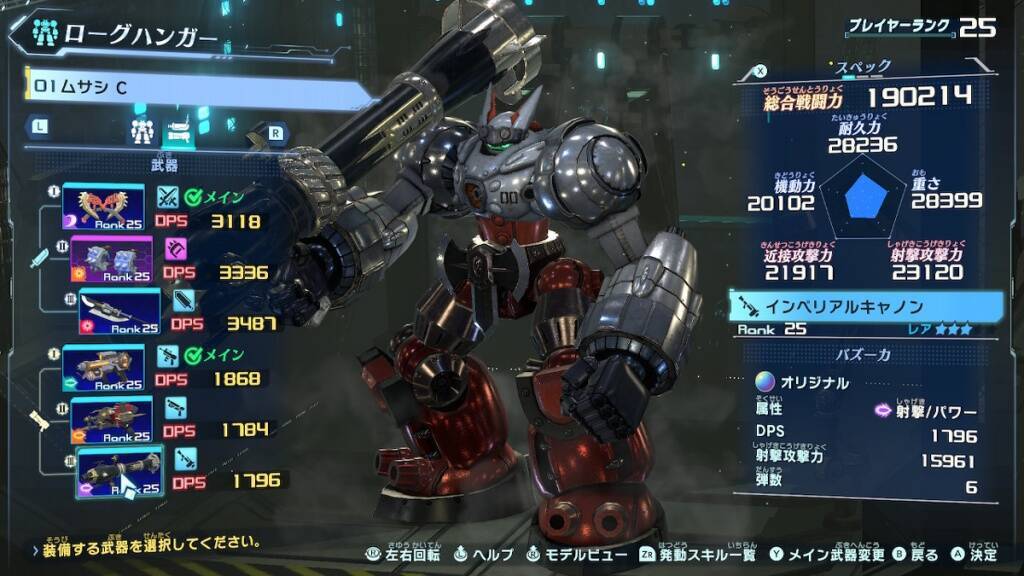Screen dimensions: 1024x576
Task: Confirm selection with 決定
Action: (x=975, y=554)
